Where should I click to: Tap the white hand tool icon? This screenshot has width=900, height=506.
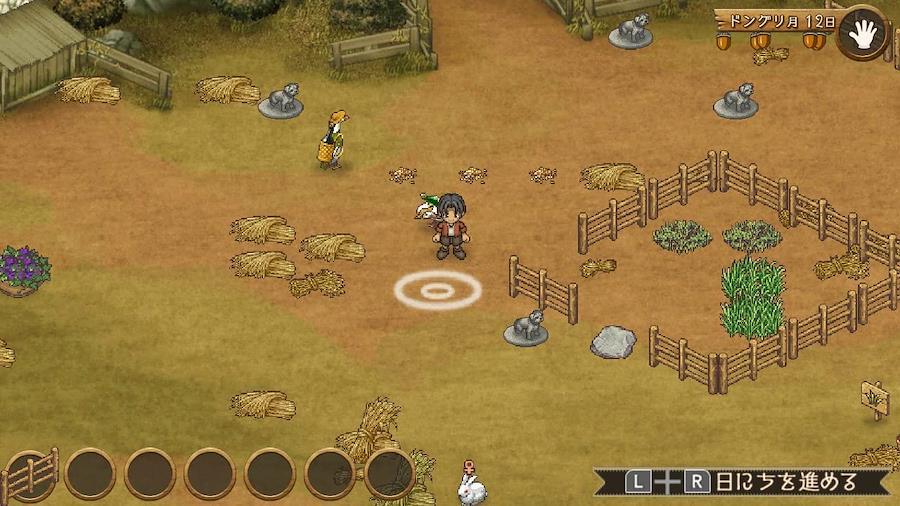[x=862, y=32]
